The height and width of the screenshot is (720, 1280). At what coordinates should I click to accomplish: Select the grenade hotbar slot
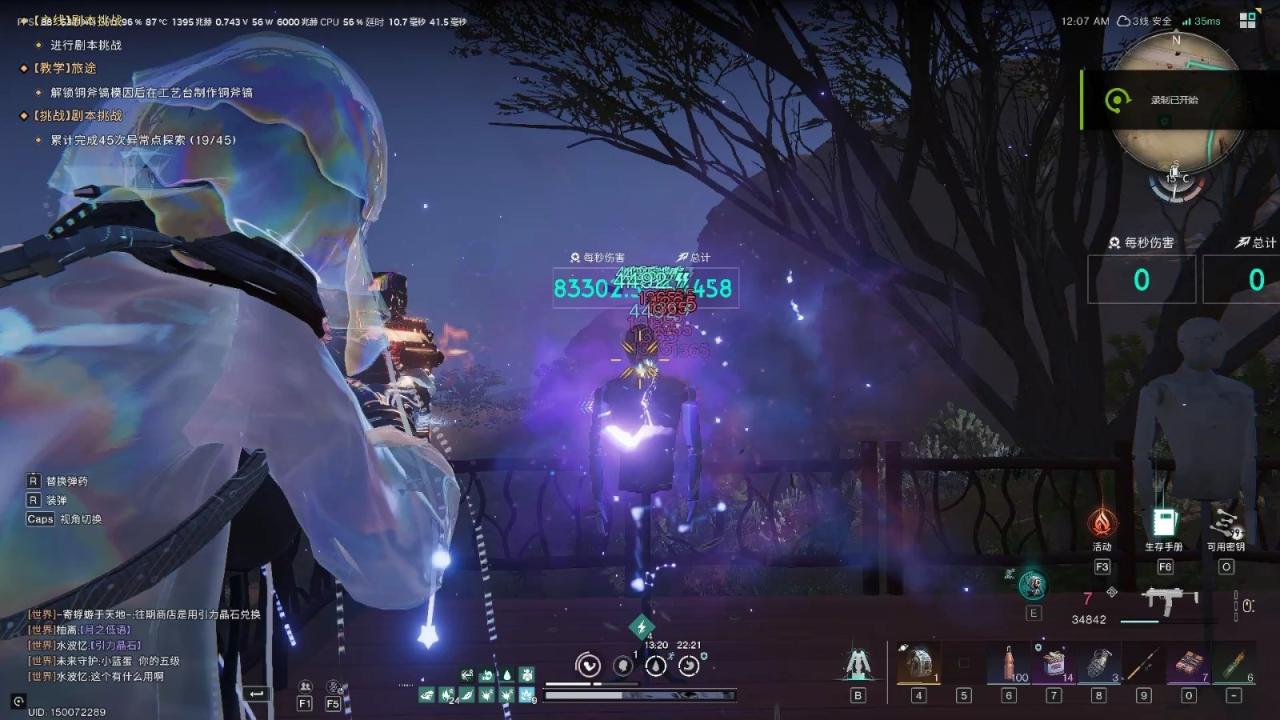[1098, 663]
